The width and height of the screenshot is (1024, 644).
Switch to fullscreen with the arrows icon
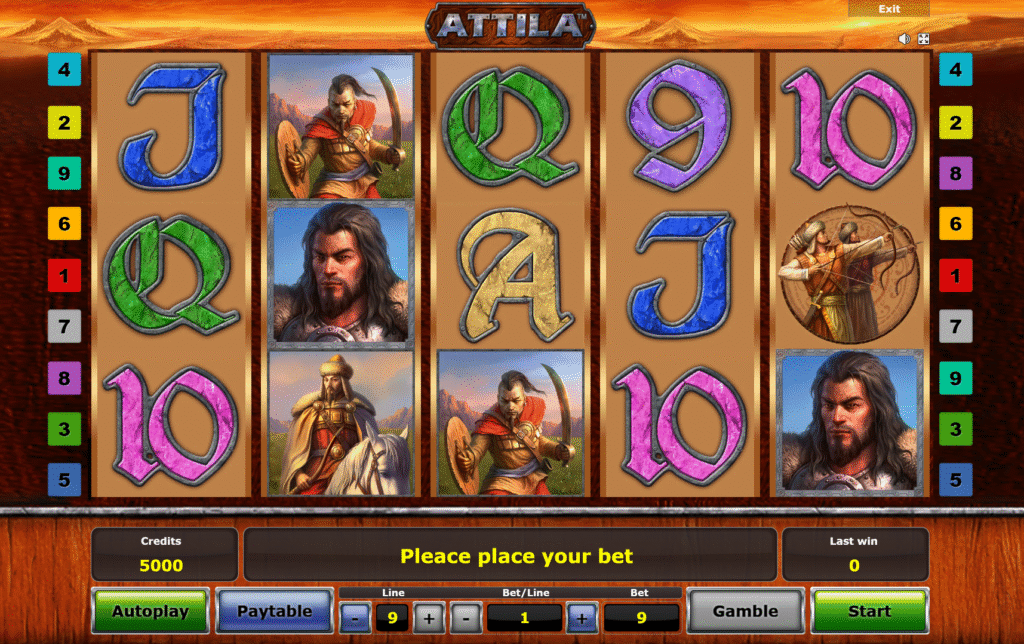[924, 39]
